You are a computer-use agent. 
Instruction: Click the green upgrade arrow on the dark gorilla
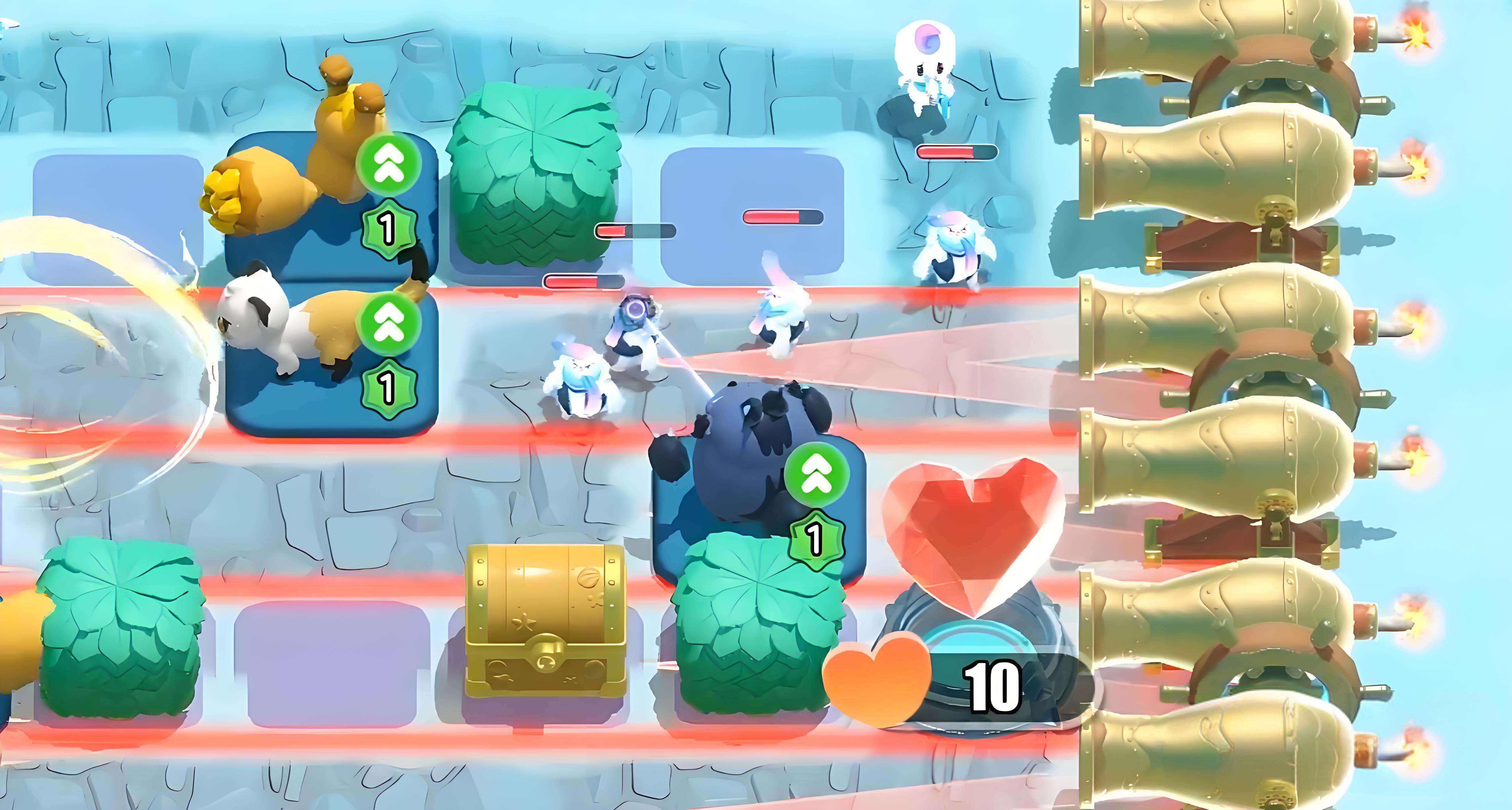point(816,476)
